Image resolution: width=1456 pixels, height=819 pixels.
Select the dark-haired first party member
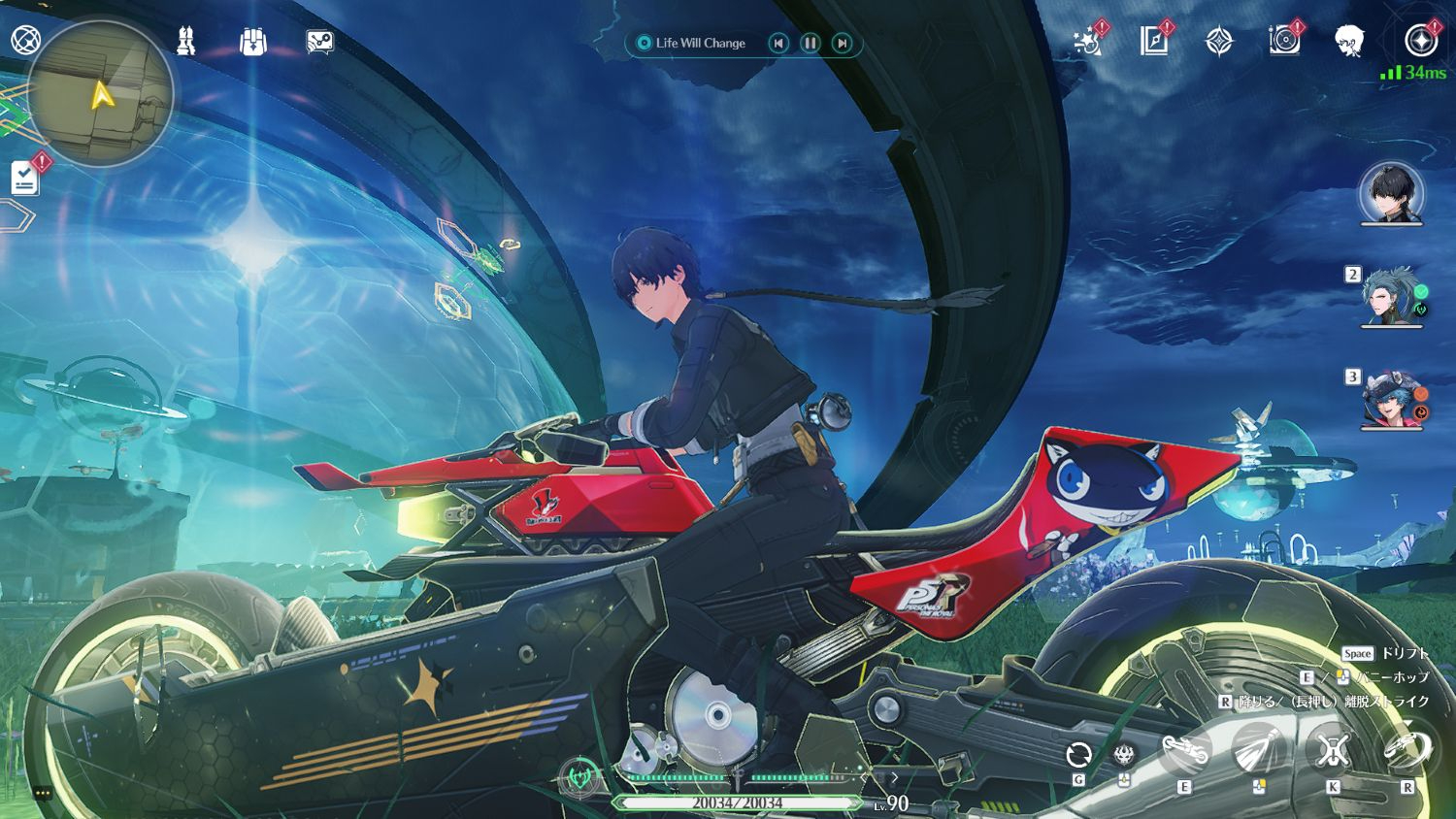[1391, 193]
